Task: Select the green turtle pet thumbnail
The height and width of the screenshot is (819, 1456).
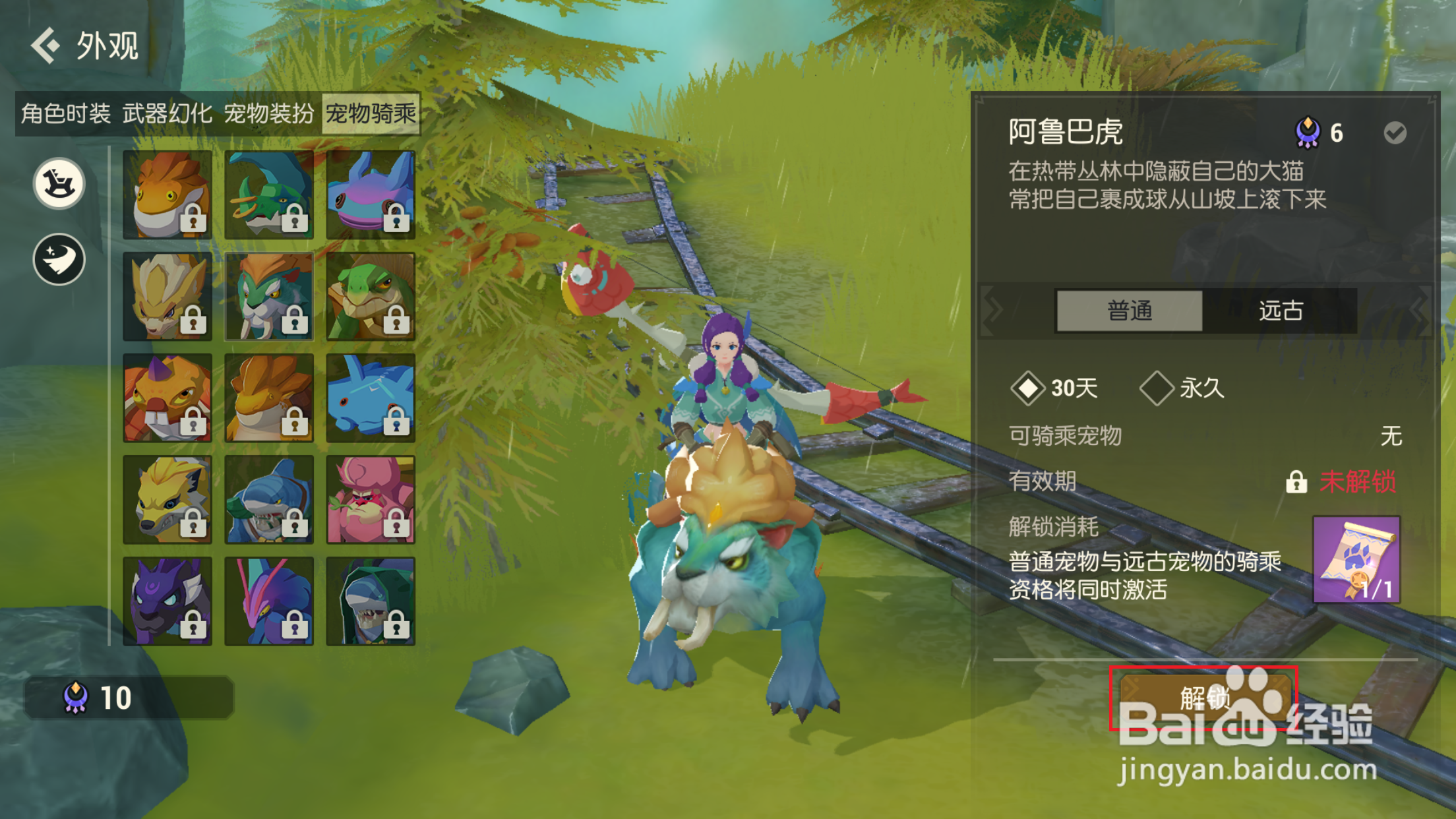Action: click(371, 296)
